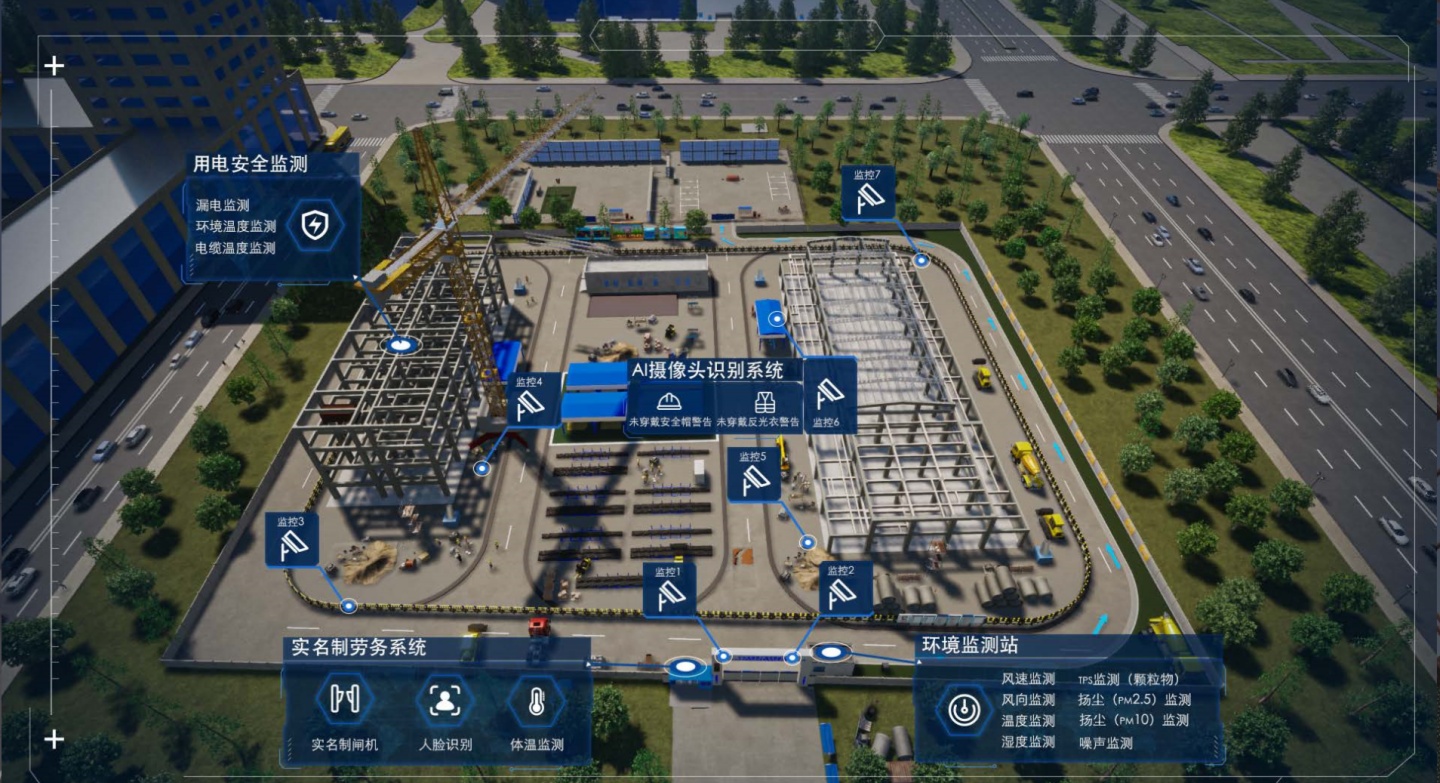Click the 扬尘 (PM2.5) 监测 entry

coord(1134,700)
